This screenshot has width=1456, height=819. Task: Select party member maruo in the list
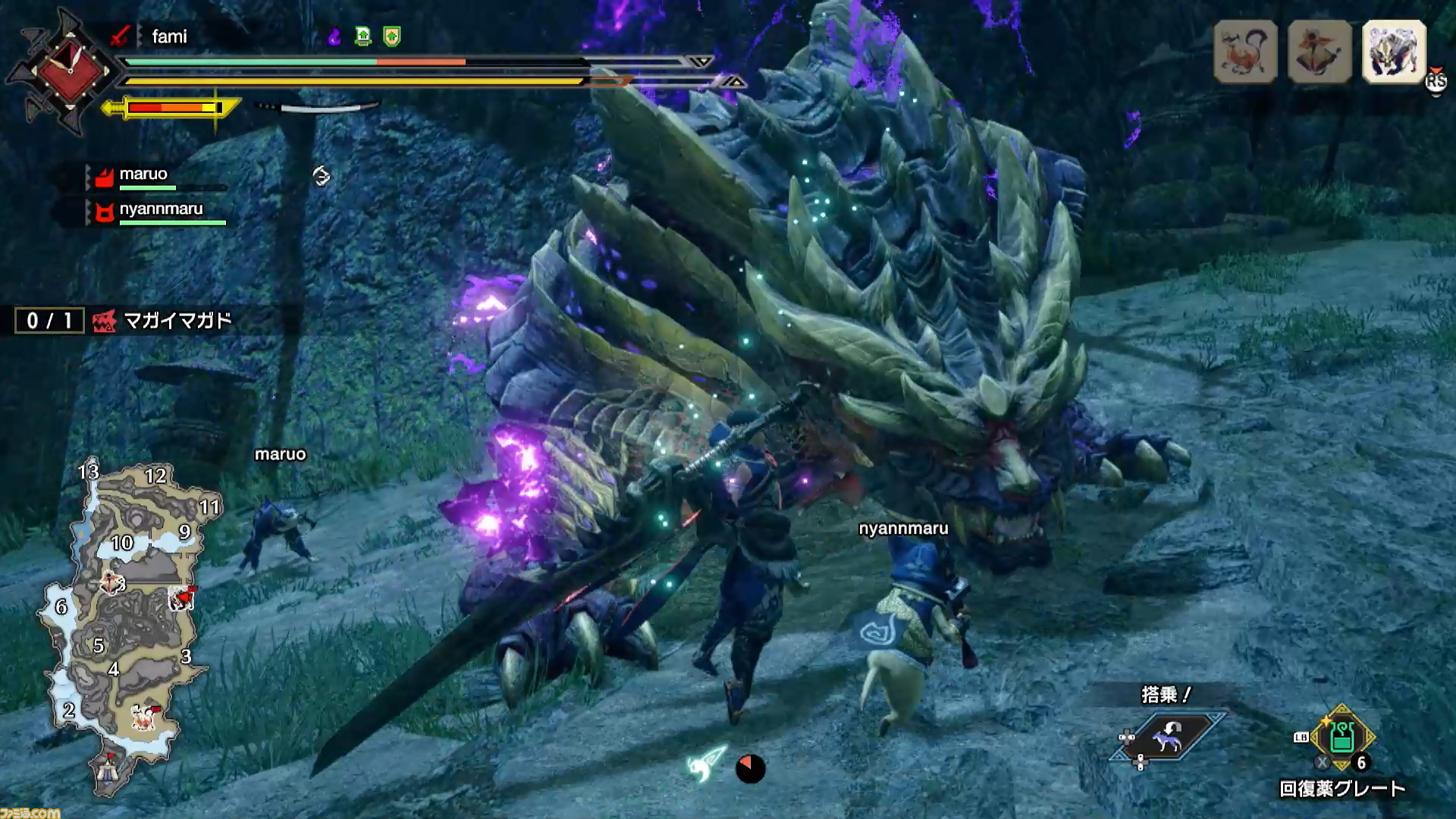pos(143,175)
